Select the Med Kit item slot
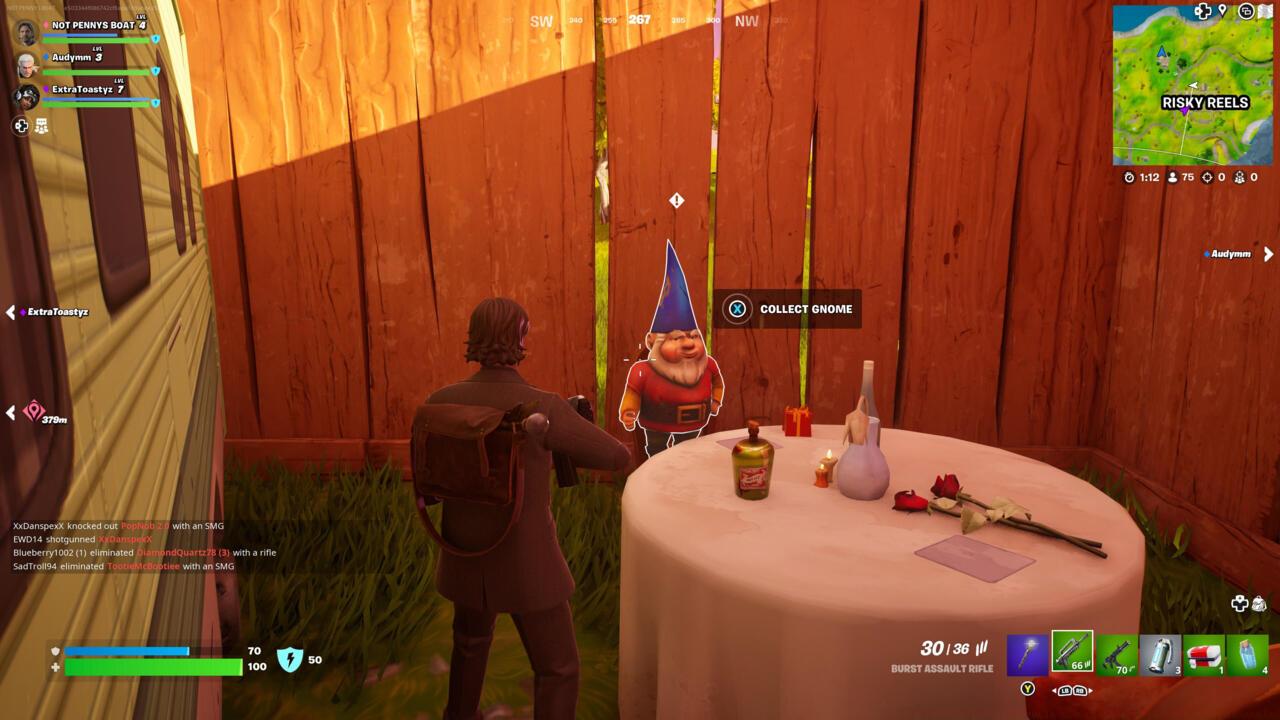1280x720 pixels. (x=1205, y=655)
